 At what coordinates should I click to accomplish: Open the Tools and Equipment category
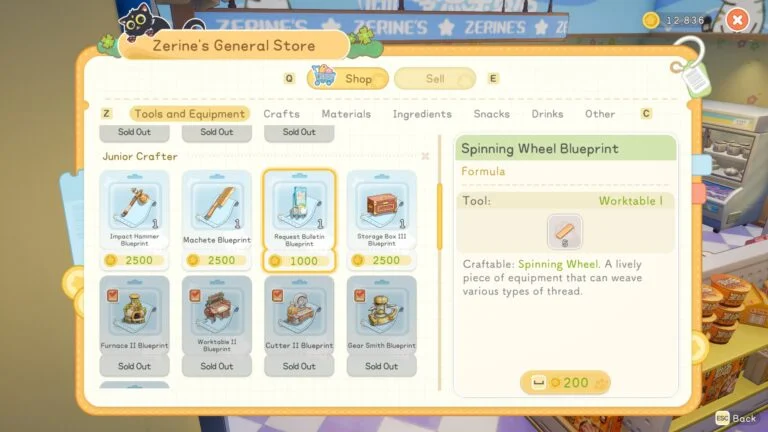[189, 114]
